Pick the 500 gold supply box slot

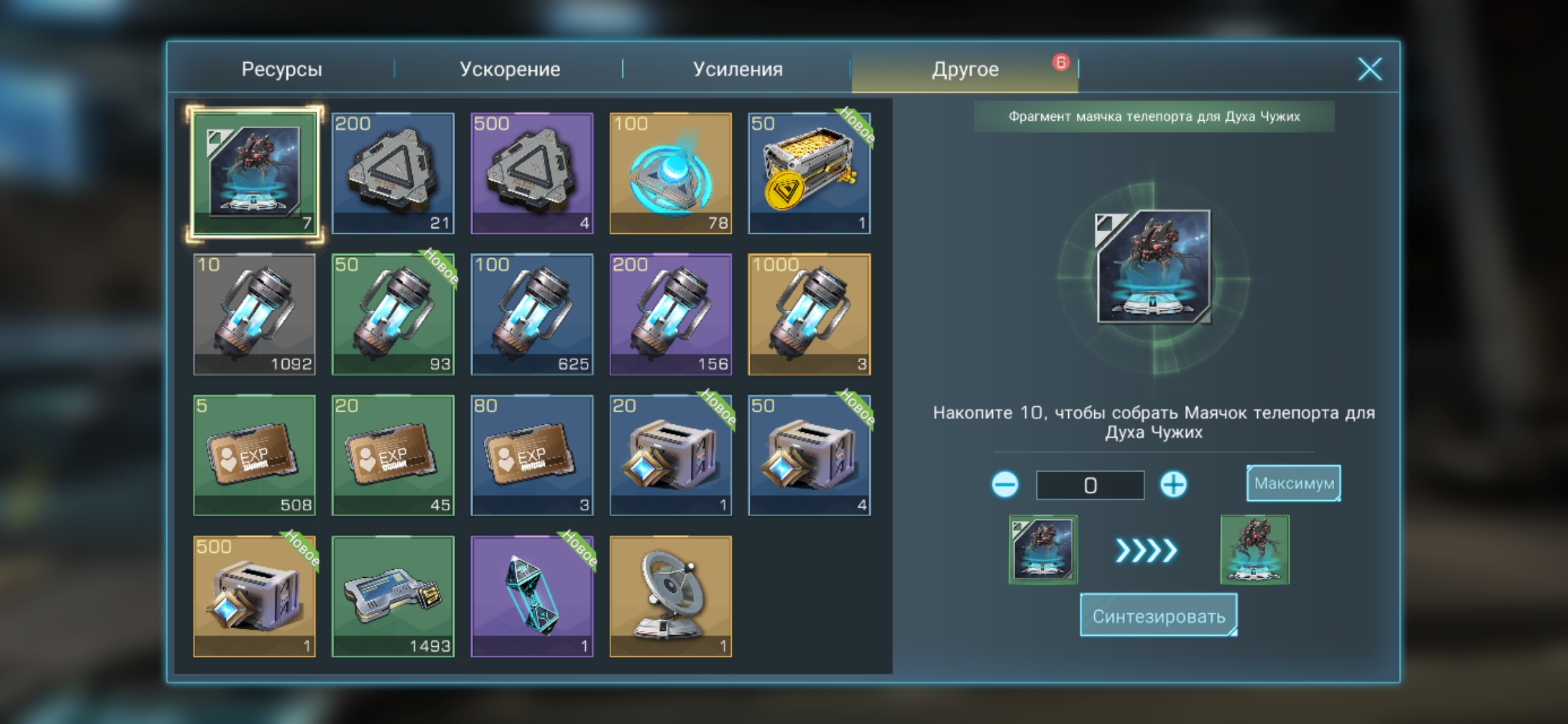coord(255,596)
